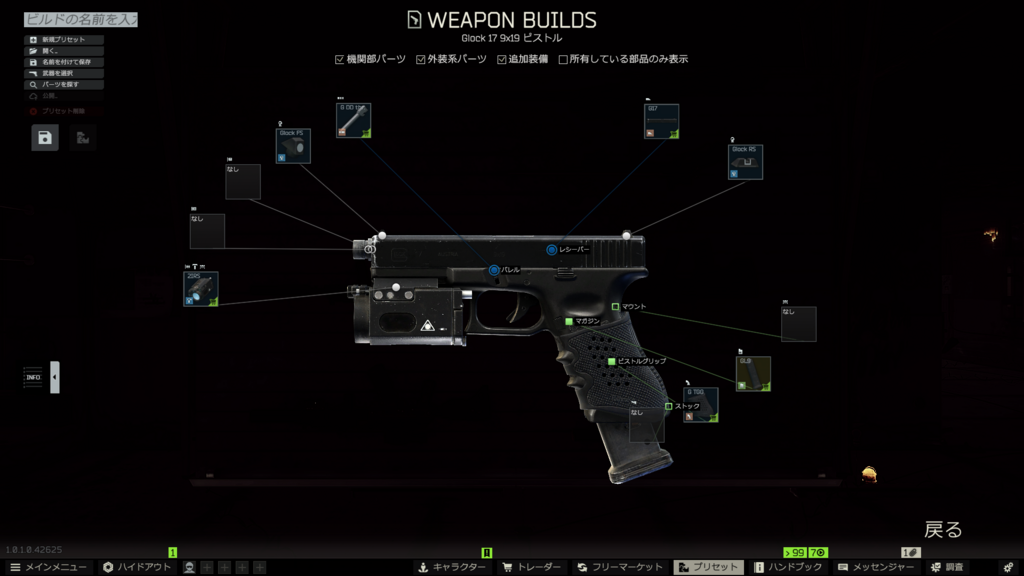
Task: Toggle the 外装系パーツ checkbox
Action: [x=421, y=59]
